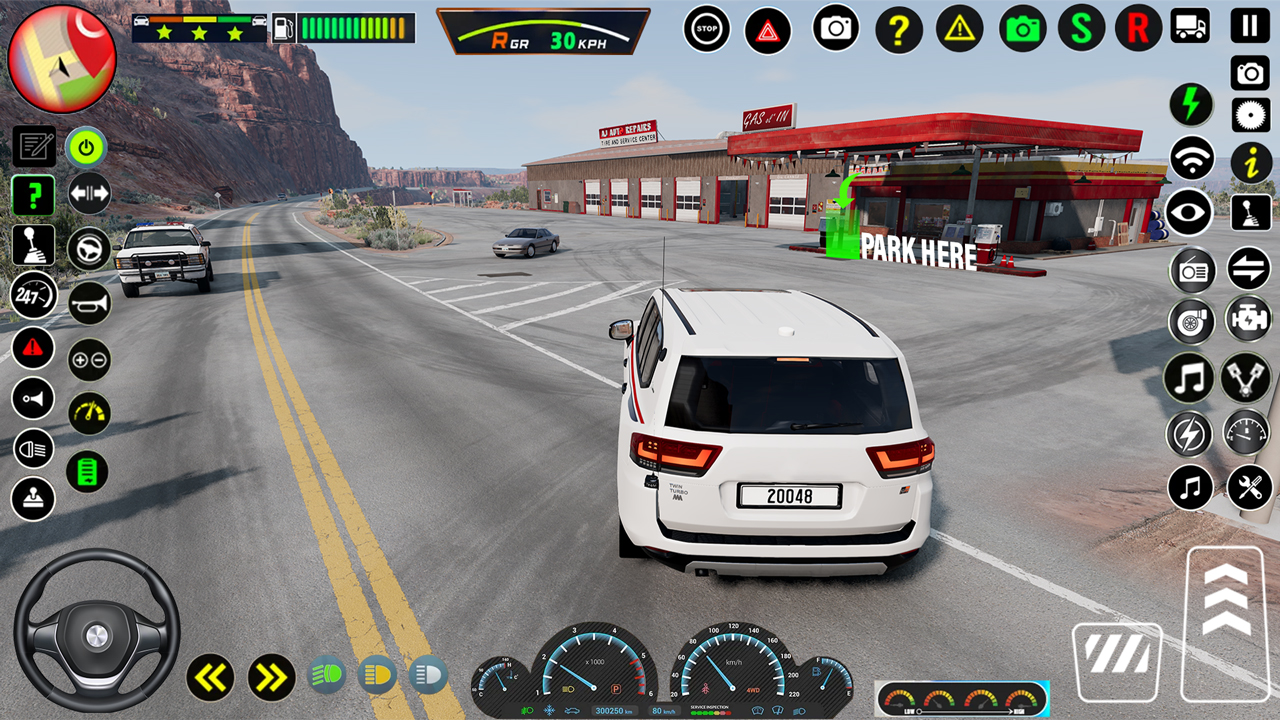The width and height of the screenshot is (1280, 720).
Task: Click the white truck icon
Action: click(1190, 26)
